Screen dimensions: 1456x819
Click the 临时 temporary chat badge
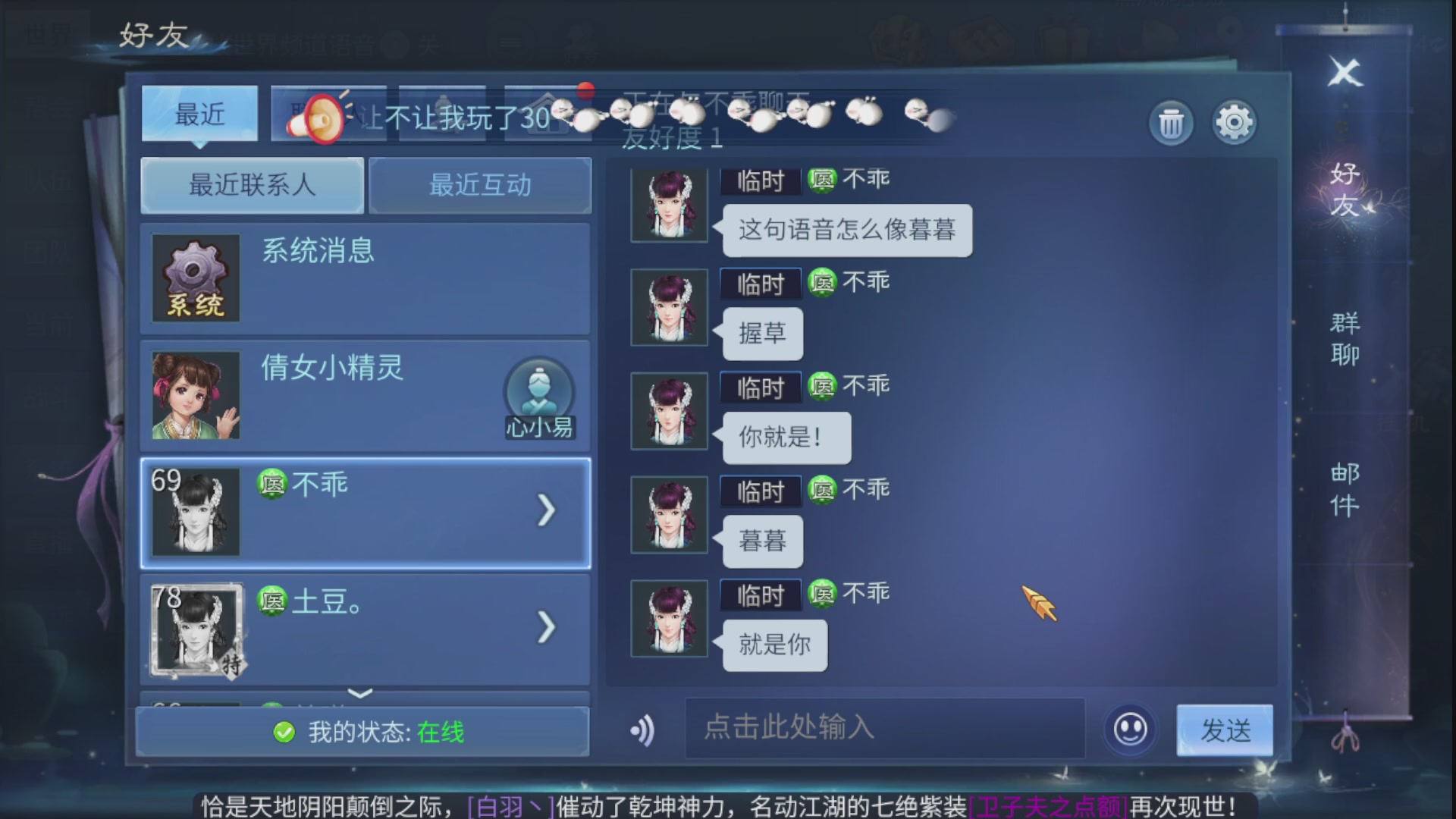tap(761, 178)
